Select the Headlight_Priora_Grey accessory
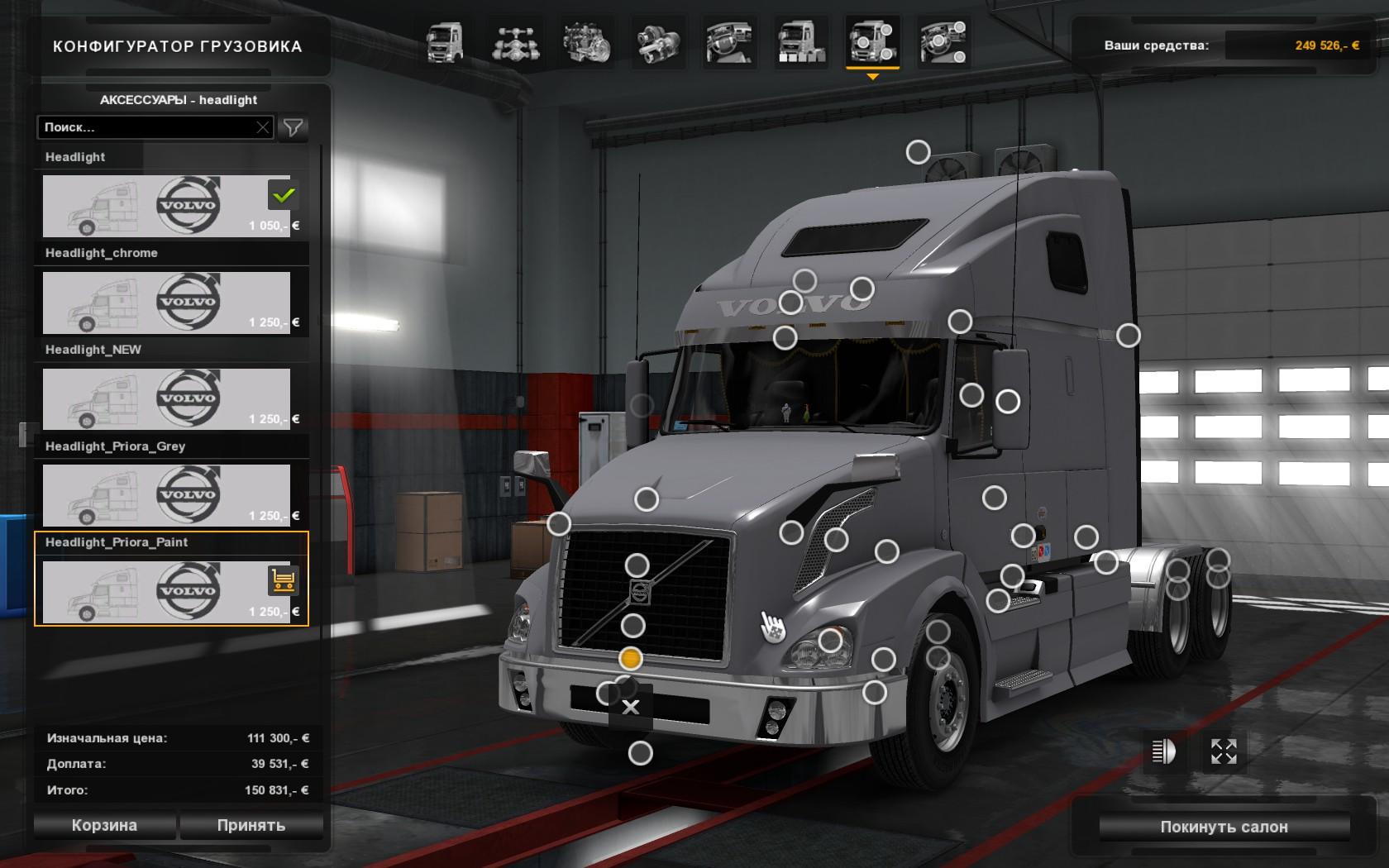 coord(166,495)
